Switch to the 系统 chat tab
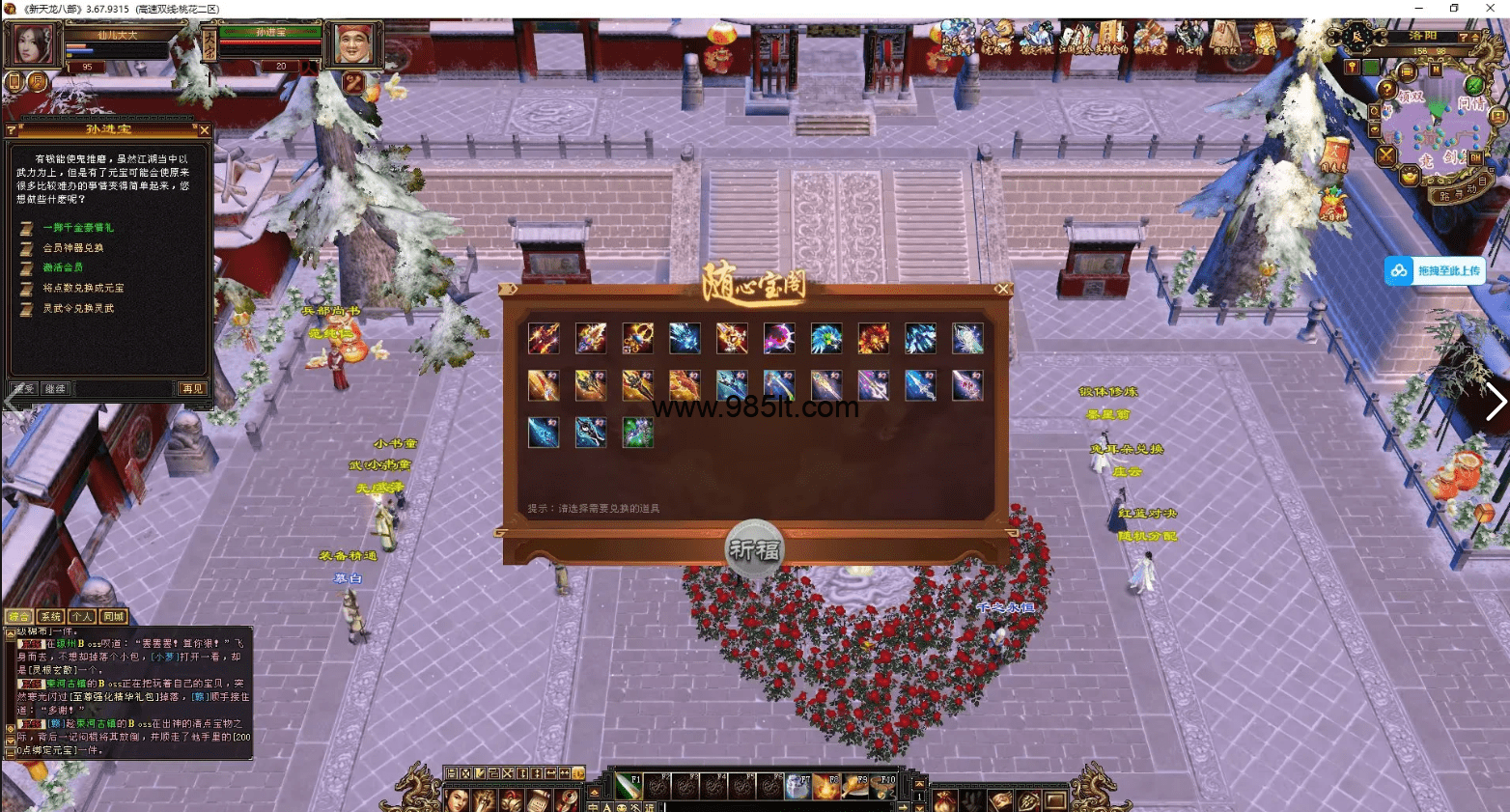This screenshot has width=1510, height=812. 50,616
